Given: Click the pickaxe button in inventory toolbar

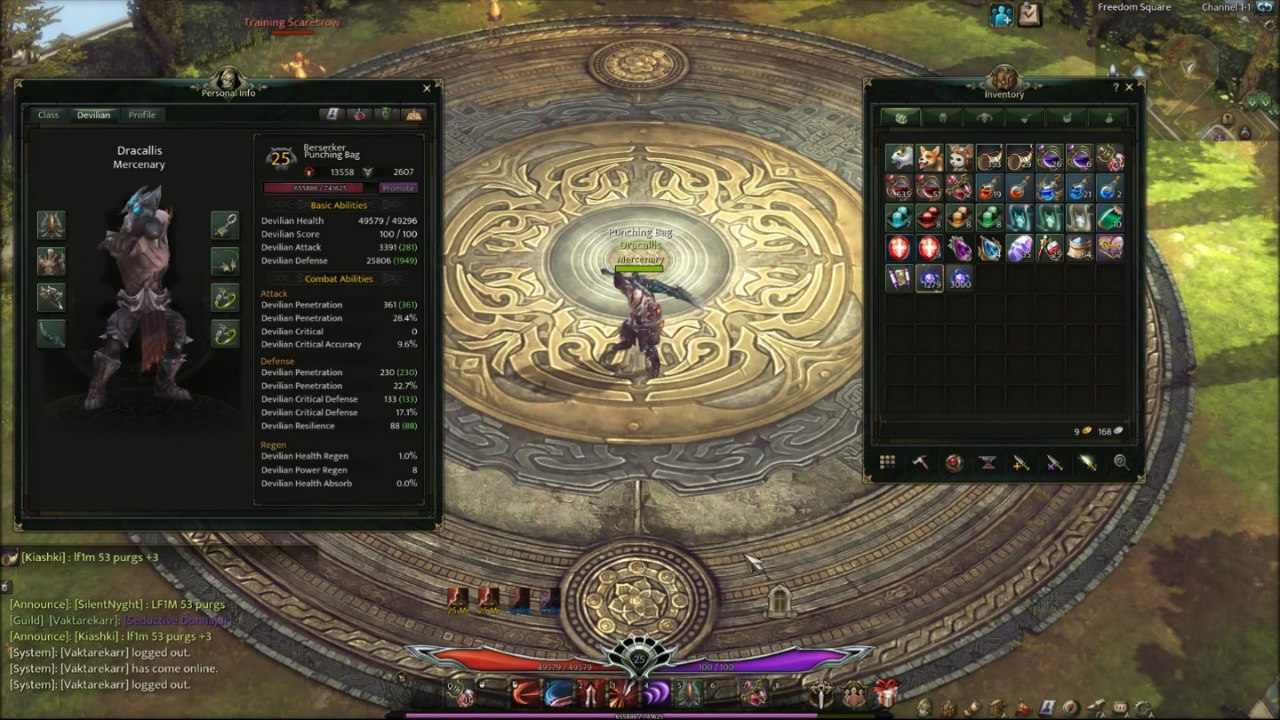Looking at the screenshot, I should [920, 462].
